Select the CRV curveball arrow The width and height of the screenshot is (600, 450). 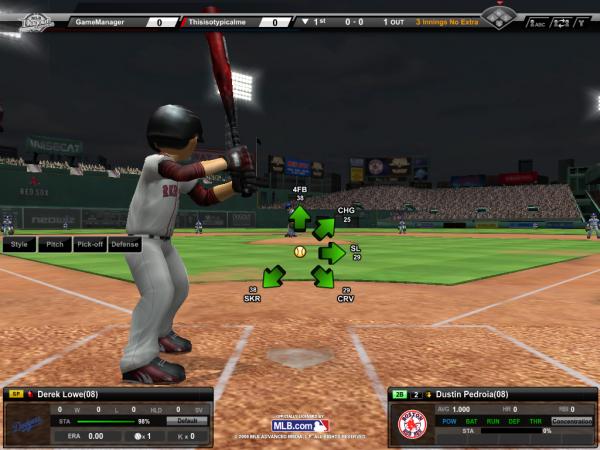322,276
